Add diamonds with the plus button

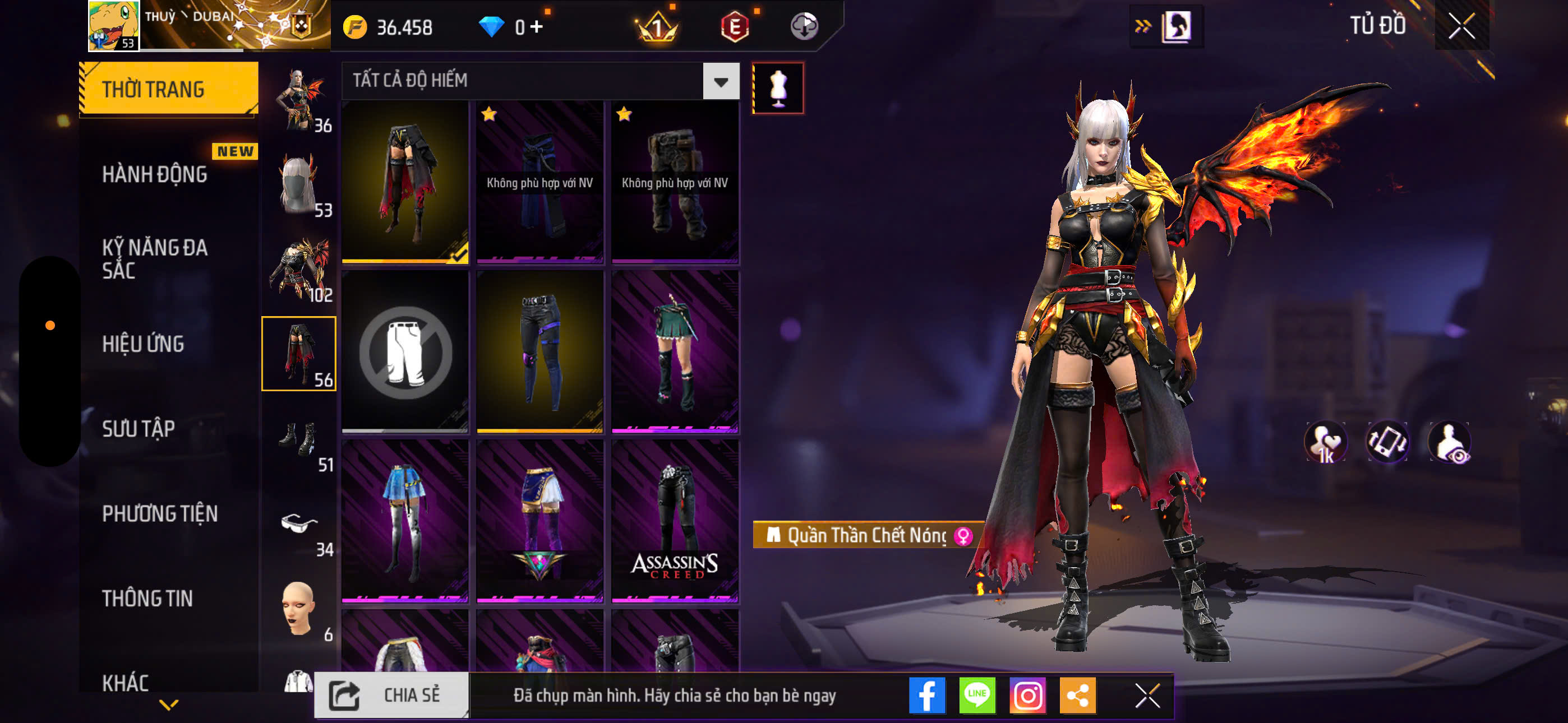coord(536,26)
